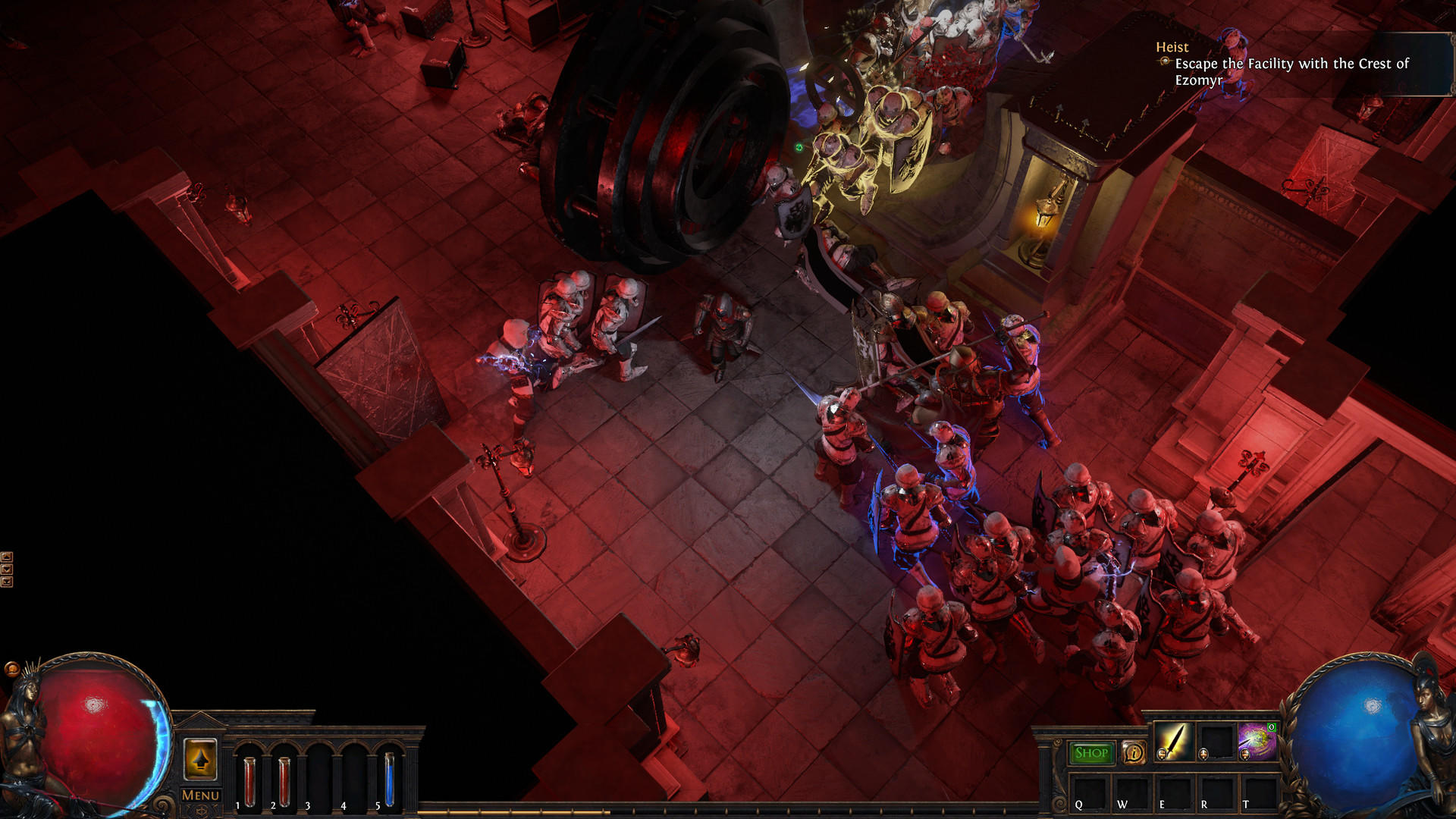Open the info speech-bubble icon beside Shop
This screenshot has height=819, width=1456.
[x=1134, y=752]
